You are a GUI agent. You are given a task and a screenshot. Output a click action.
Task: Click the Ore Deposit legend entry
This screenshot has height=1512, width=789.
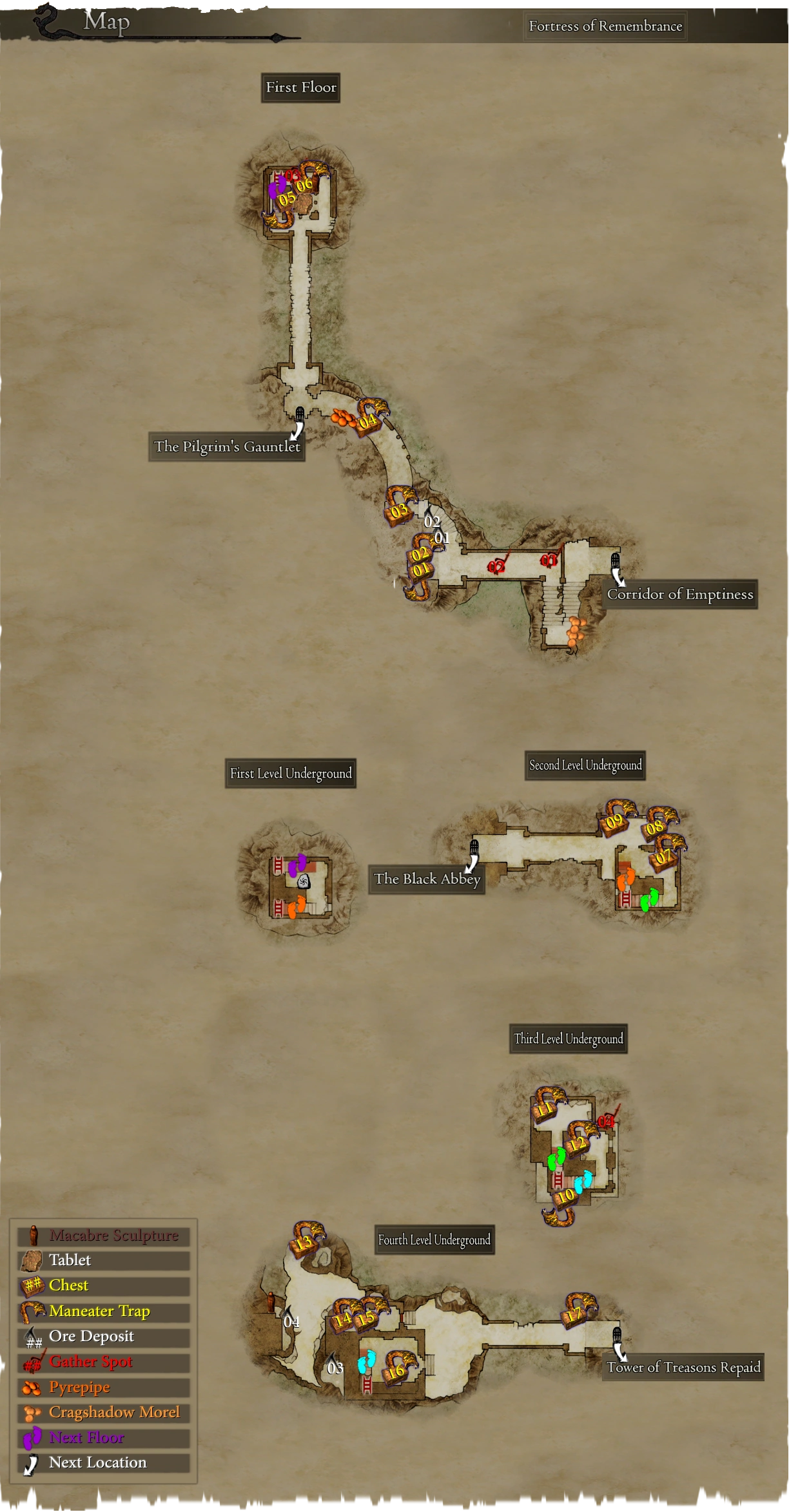(92, 1336)
